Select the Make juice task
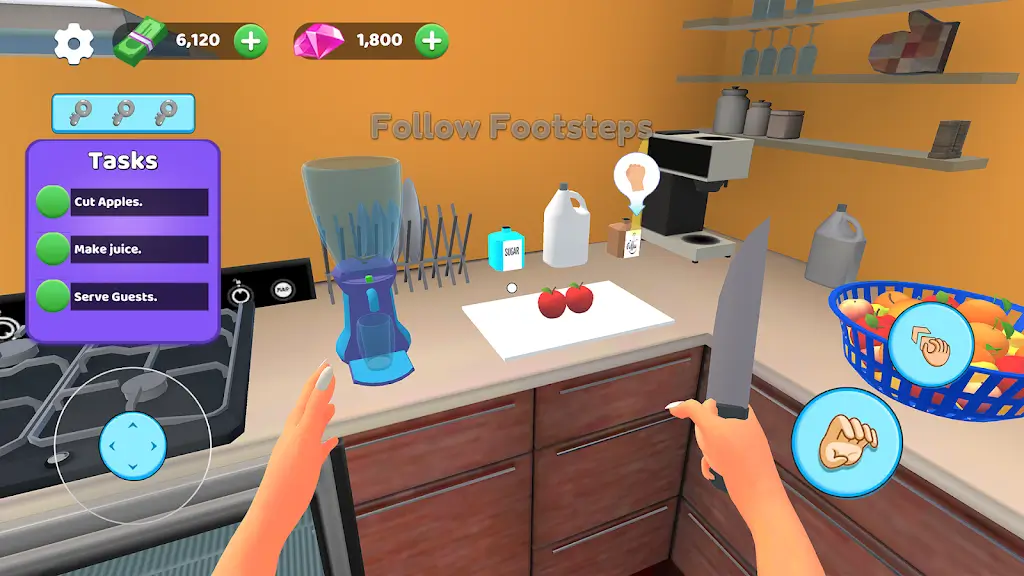Screen dimensions: 1024x576 tap(139, 249)
